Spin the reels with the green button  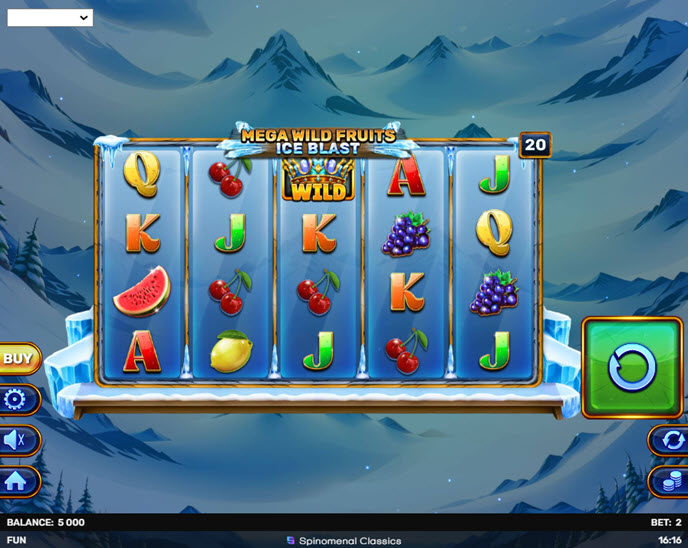pyautogui.click(x=632, y=367)
